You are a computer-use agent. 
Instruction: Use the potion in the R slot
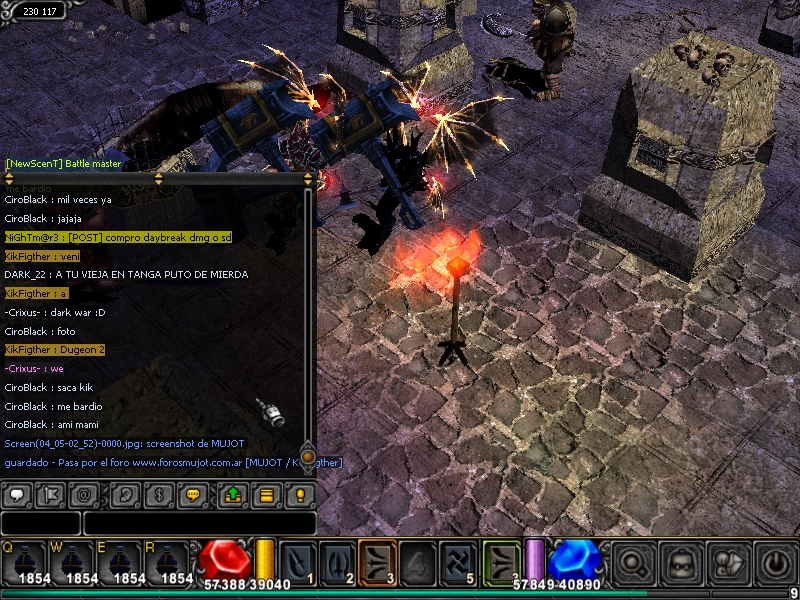[x=167, y=562]
